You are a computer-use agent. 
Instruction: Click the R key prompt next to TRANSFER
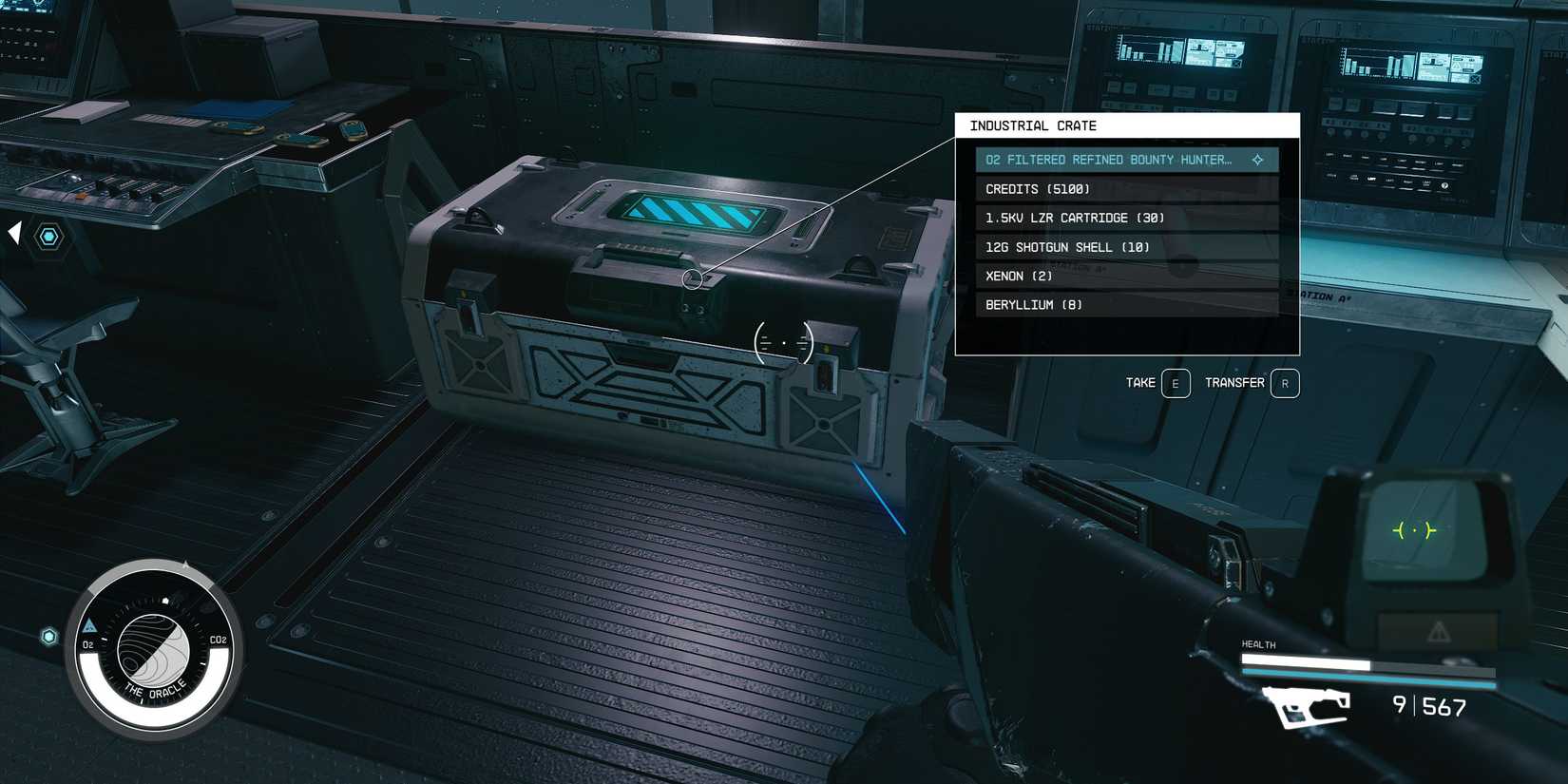(1285, 383)
